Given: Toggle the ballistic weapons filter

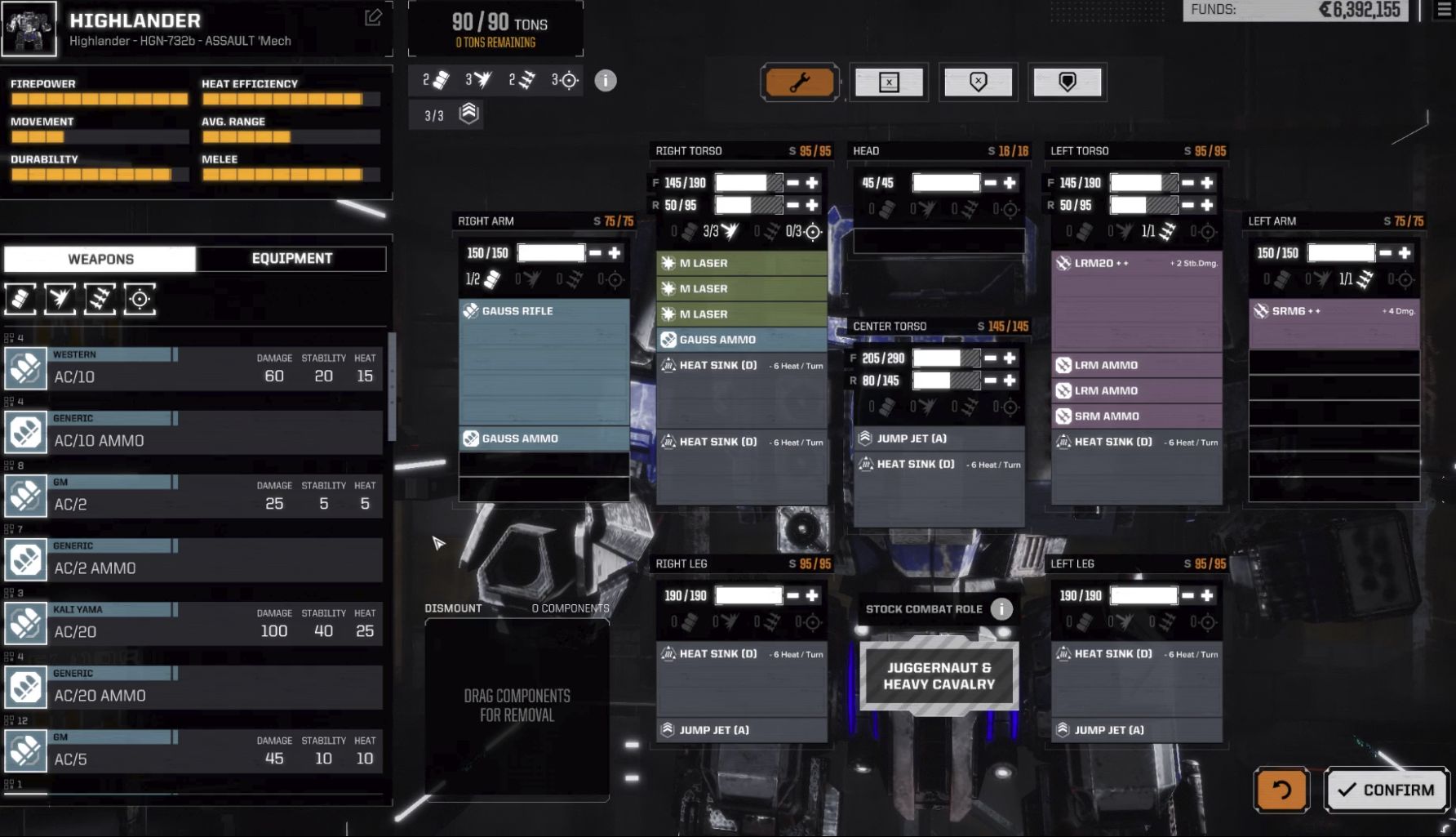Looking at the screenshot, I should [x=20, y=300].
